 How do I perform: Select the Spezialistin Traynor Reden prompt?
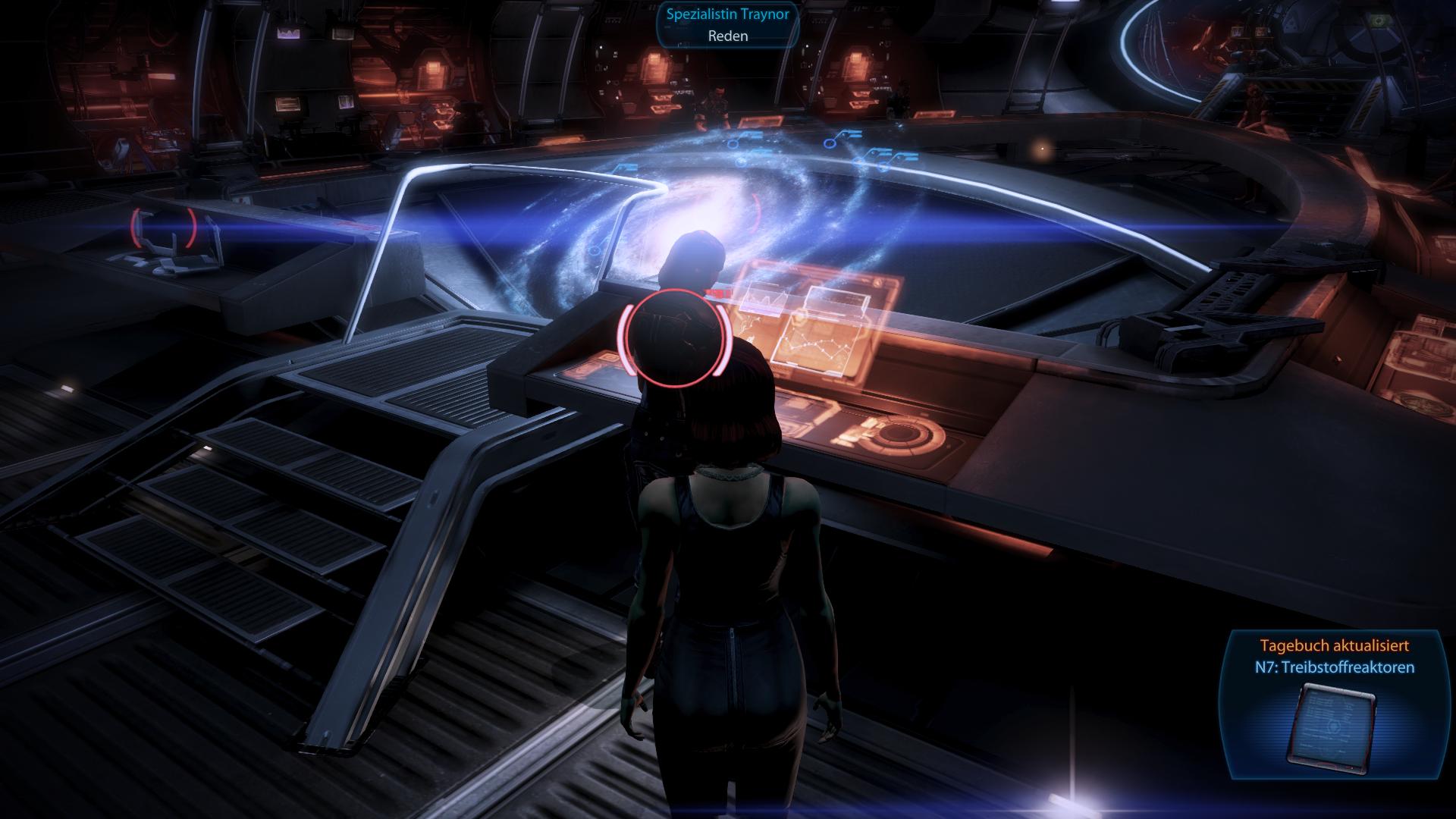[x=727, y=25]
